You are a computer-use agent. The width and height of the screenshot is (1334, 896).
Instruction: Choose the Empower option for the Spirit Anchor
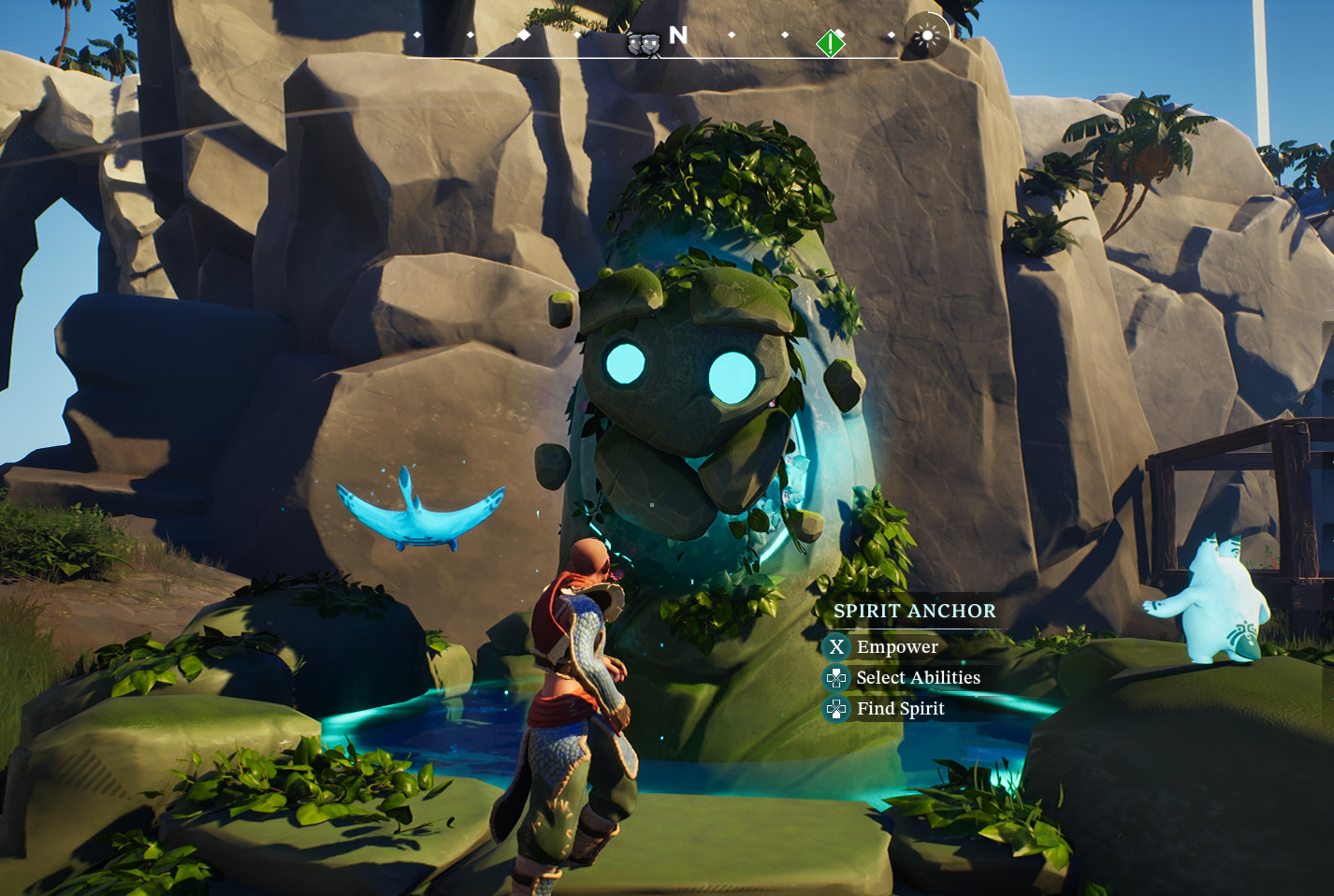pyautogui.click(x=896, y=647)
